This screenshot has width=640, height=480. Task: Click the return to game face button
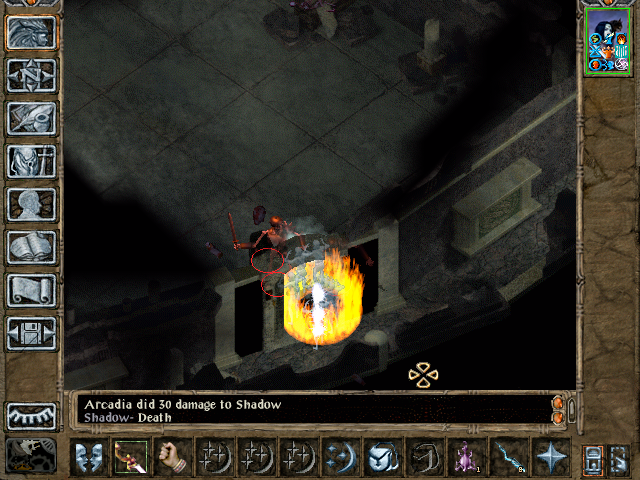click(x=32, y=32)
